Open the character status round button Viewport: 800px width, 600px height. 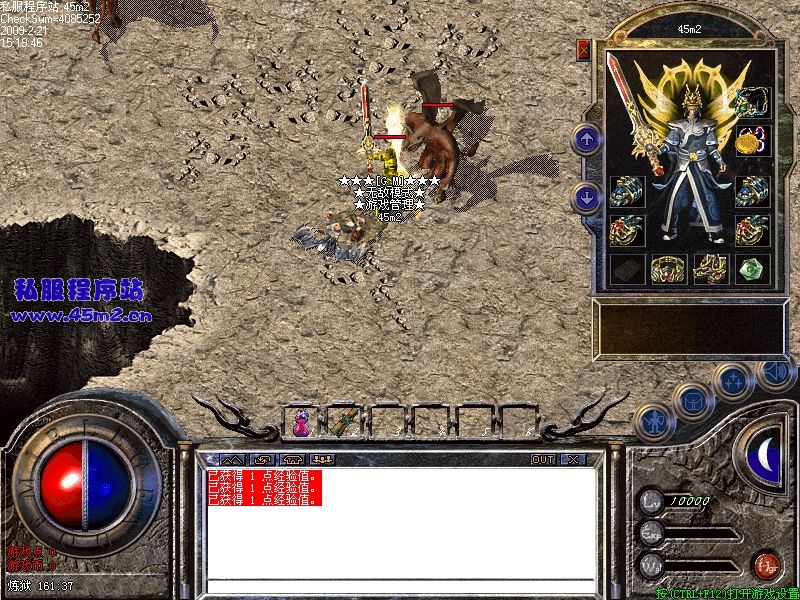[x=653, y=422]
